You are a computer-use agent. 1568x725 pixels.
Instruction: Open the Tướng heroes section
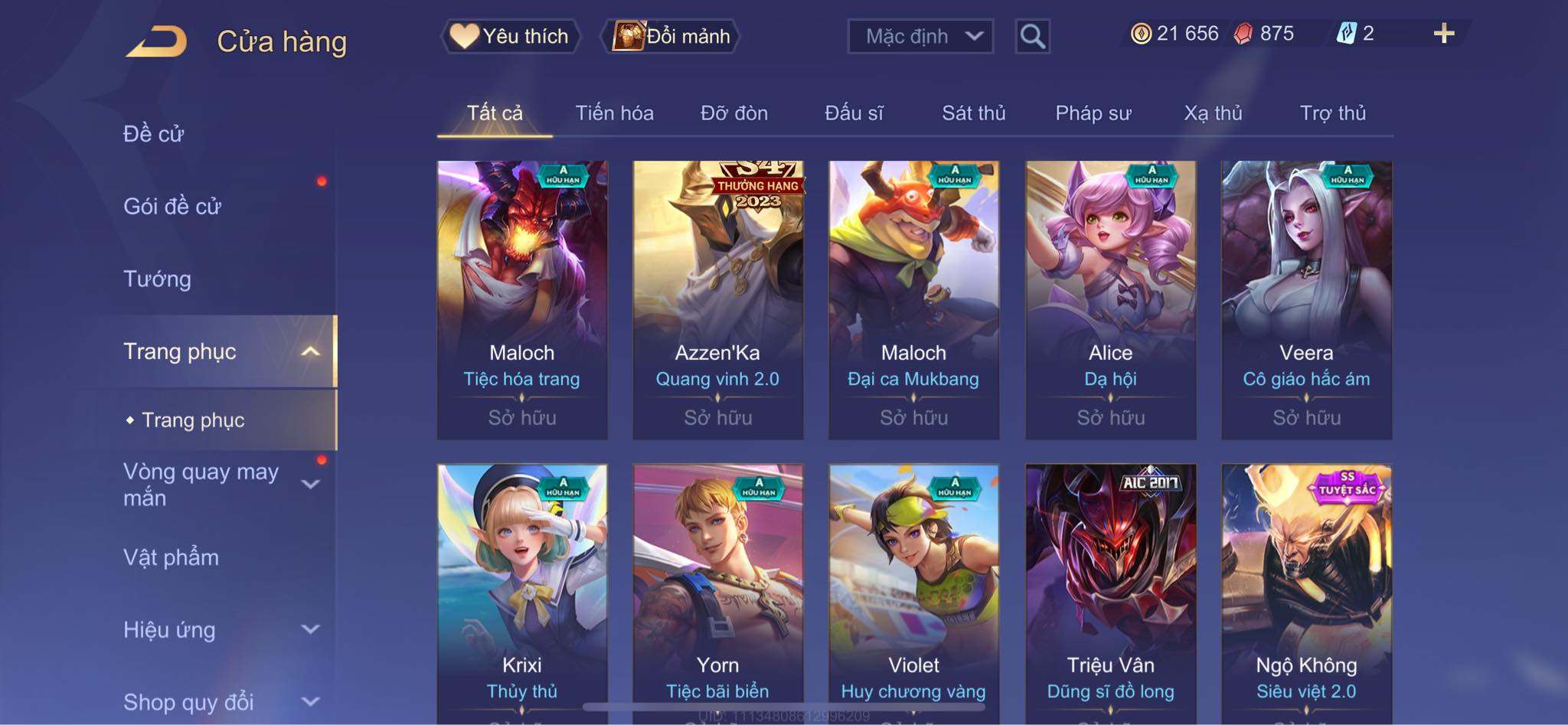click(x=157, y=279)
